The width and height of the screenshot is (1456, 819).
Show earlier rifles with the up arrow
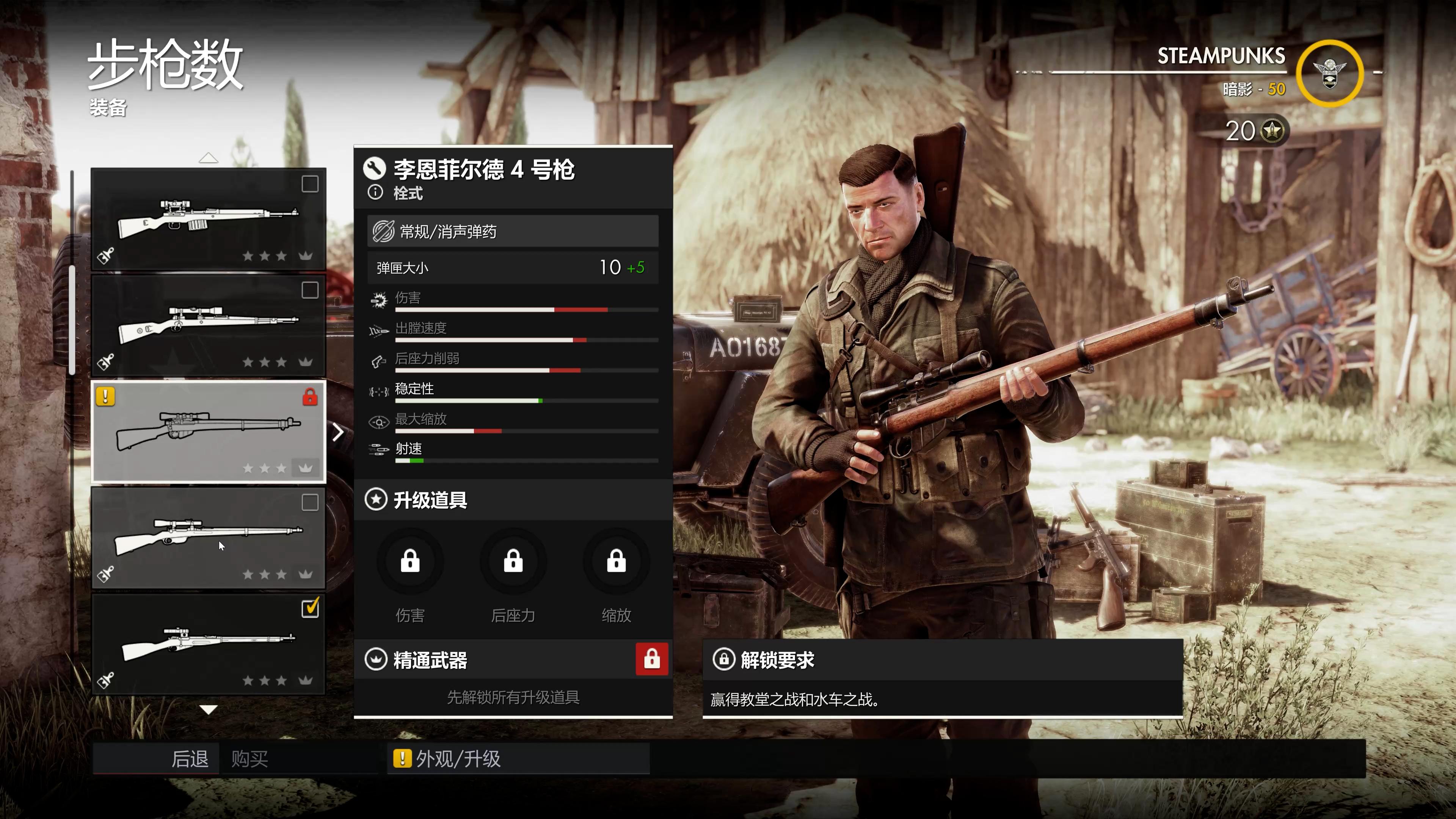[x=209, y=158]
